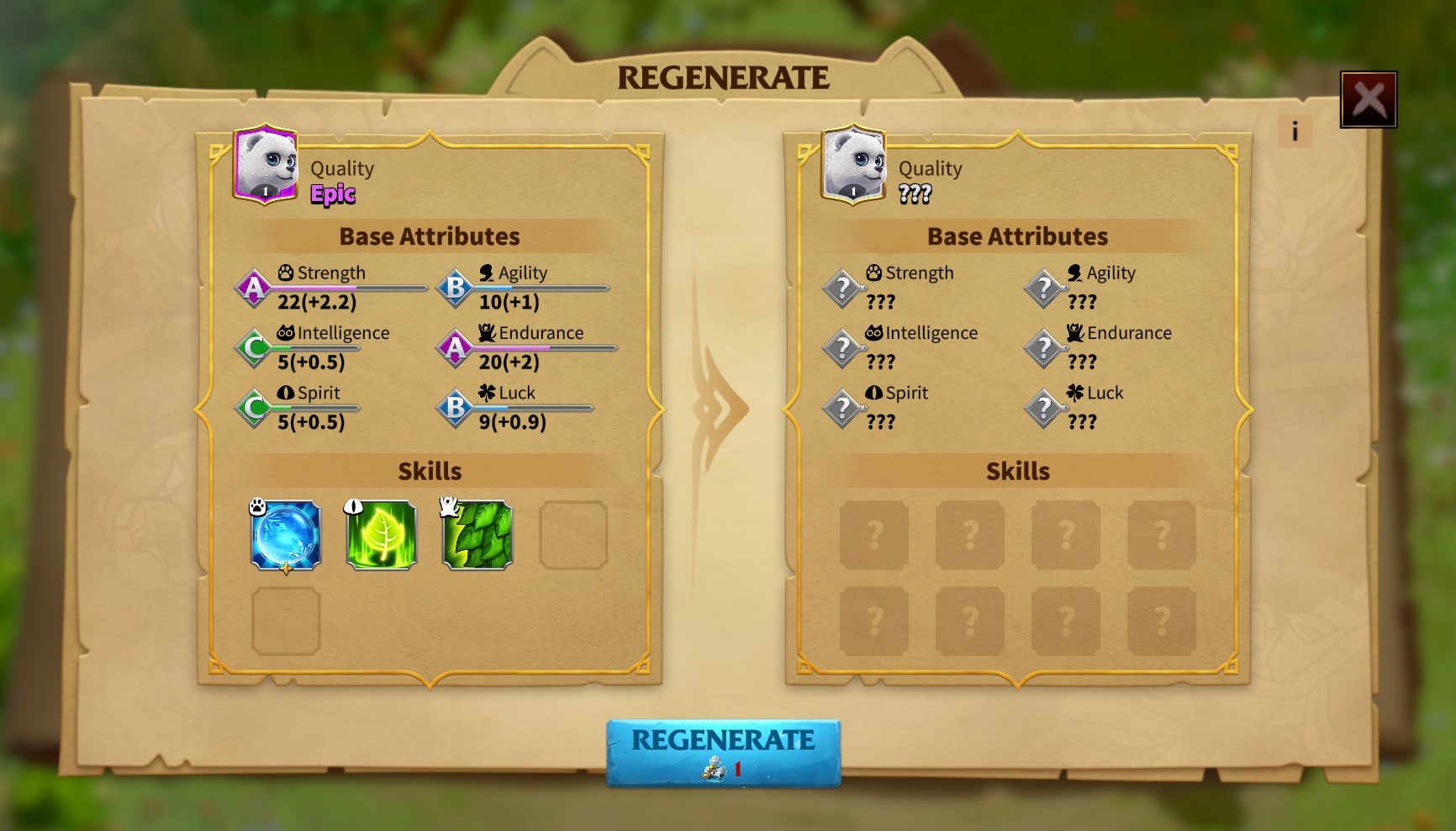Click the leafy armor skill icon
The image size is (1456, 831).
[476, 536]
